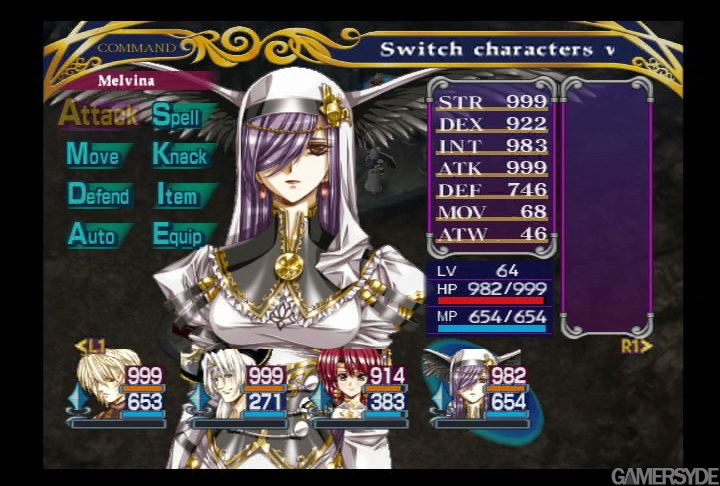This screenshot has height=486, width=720.
Task: Select the Attack command
Action: click(96, 113)
